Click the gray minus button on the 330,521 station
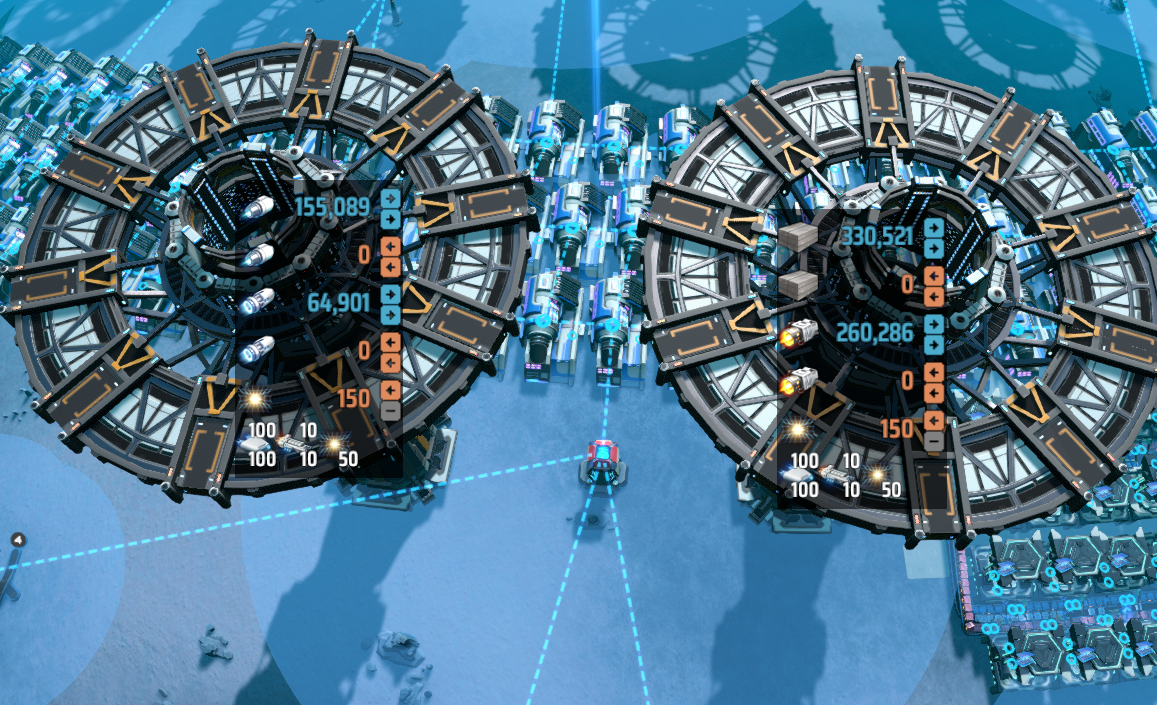1157x705 pixels. (x=934, y=440)
